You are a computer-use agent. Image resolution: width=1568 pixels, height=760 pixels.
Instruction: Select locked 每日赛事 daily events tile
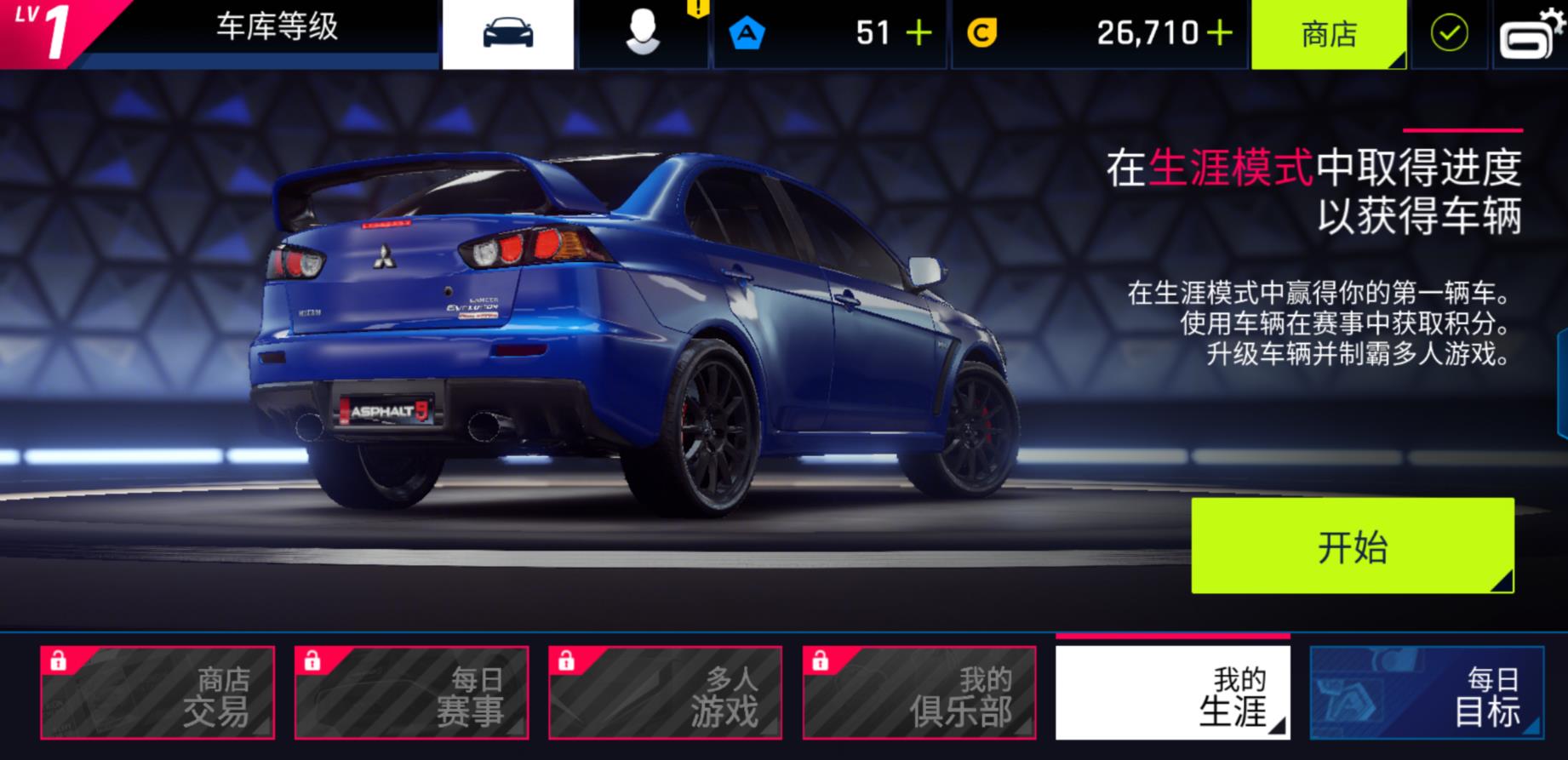411,692
